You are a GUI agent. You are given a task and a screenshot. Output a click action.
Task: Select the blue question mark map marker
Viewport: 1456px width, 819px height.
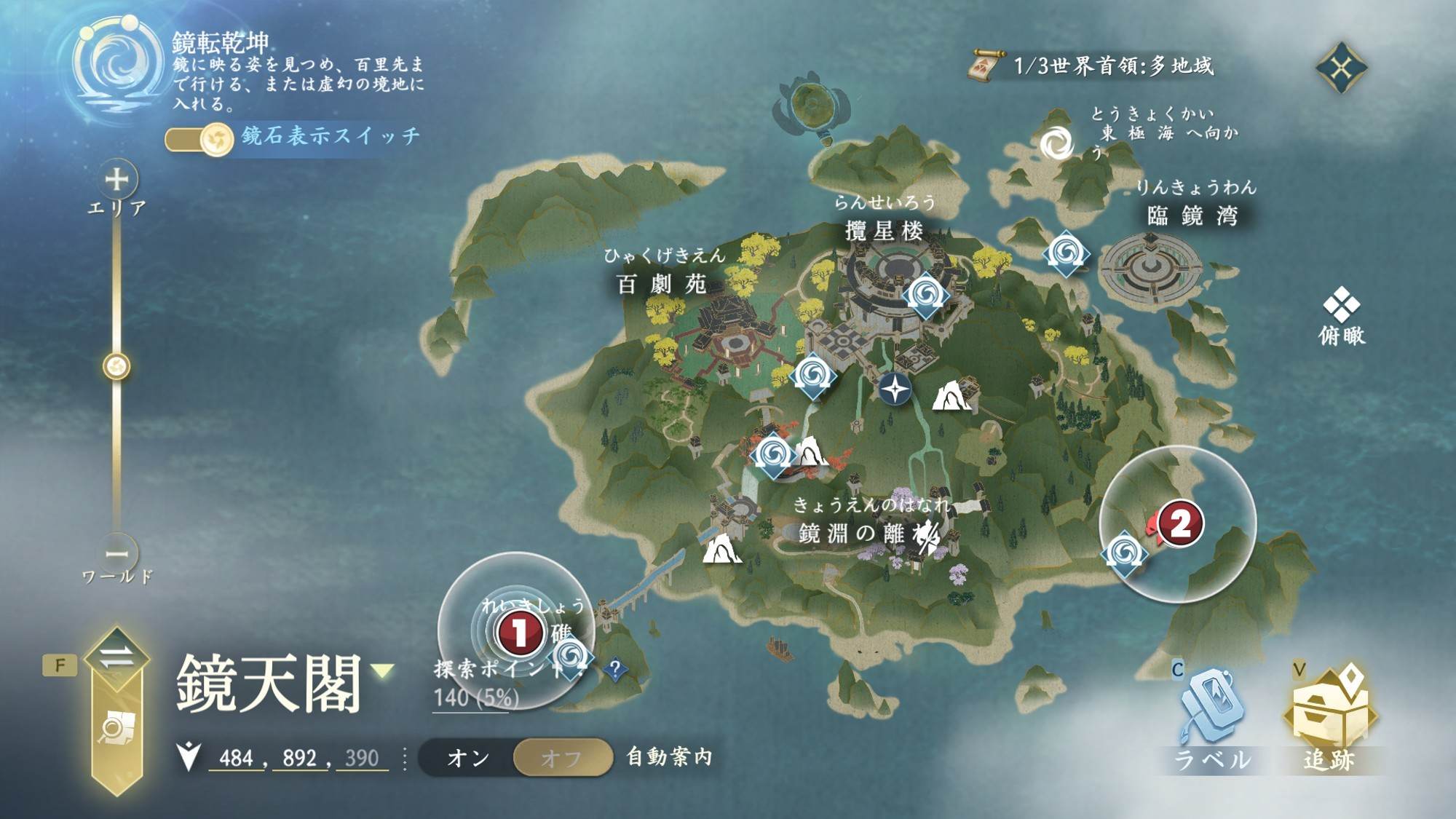coord(615,668)
